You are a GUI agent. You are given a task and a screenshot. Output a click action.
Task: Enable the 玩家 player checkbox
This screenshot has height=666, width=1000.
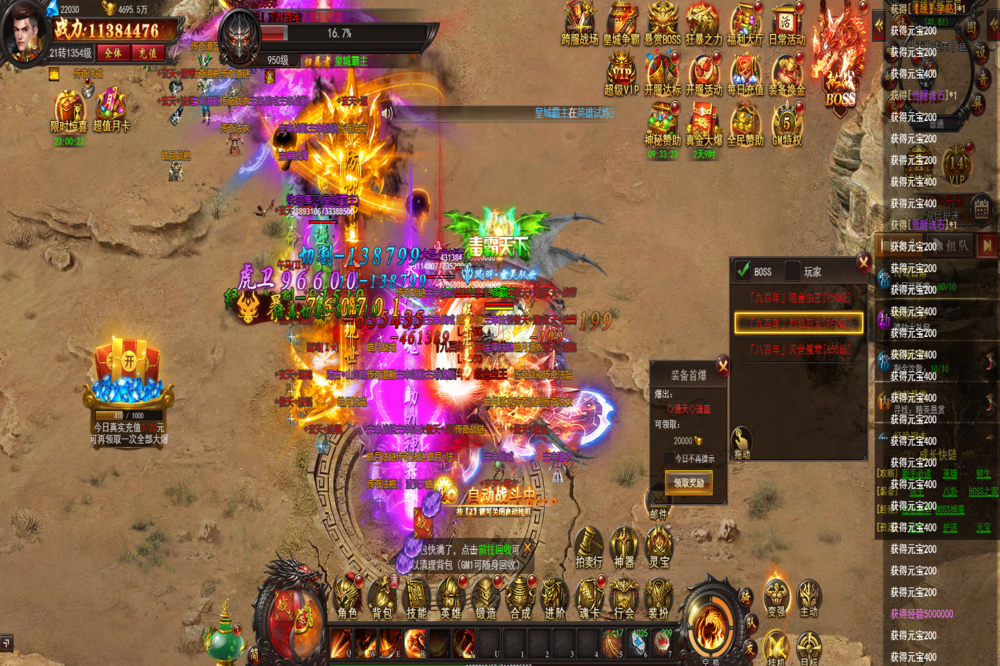point(793,270)
